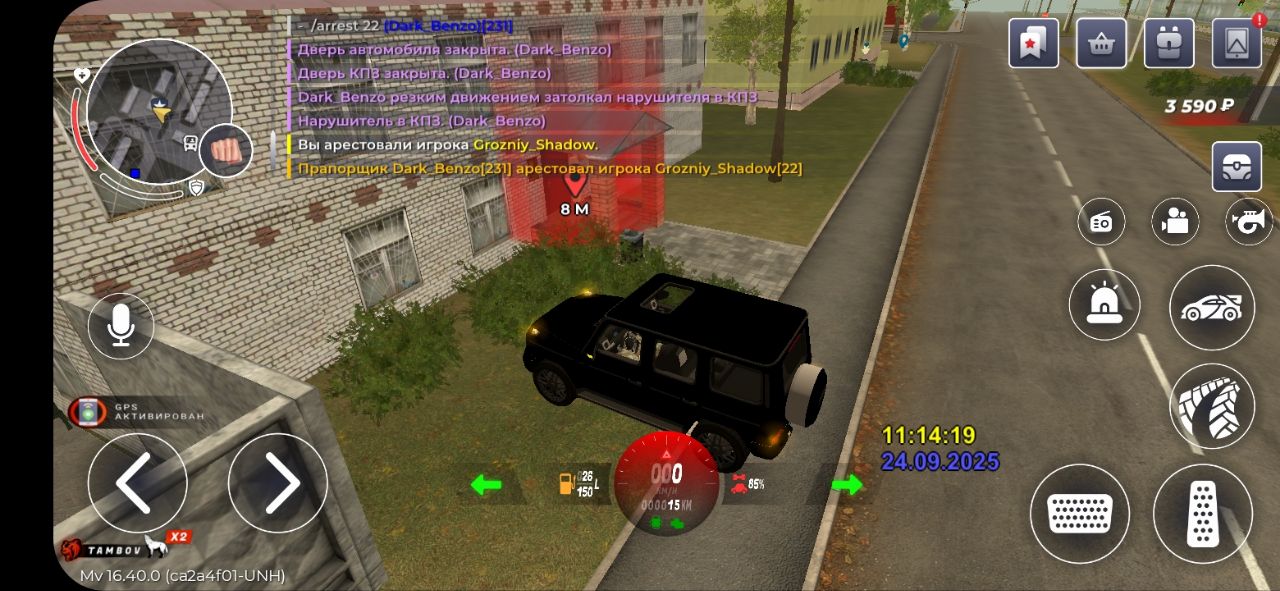Viewport: 1280px width, 591px height.
Task: Steer right with the right arrow button
Action: pos(277,483)
